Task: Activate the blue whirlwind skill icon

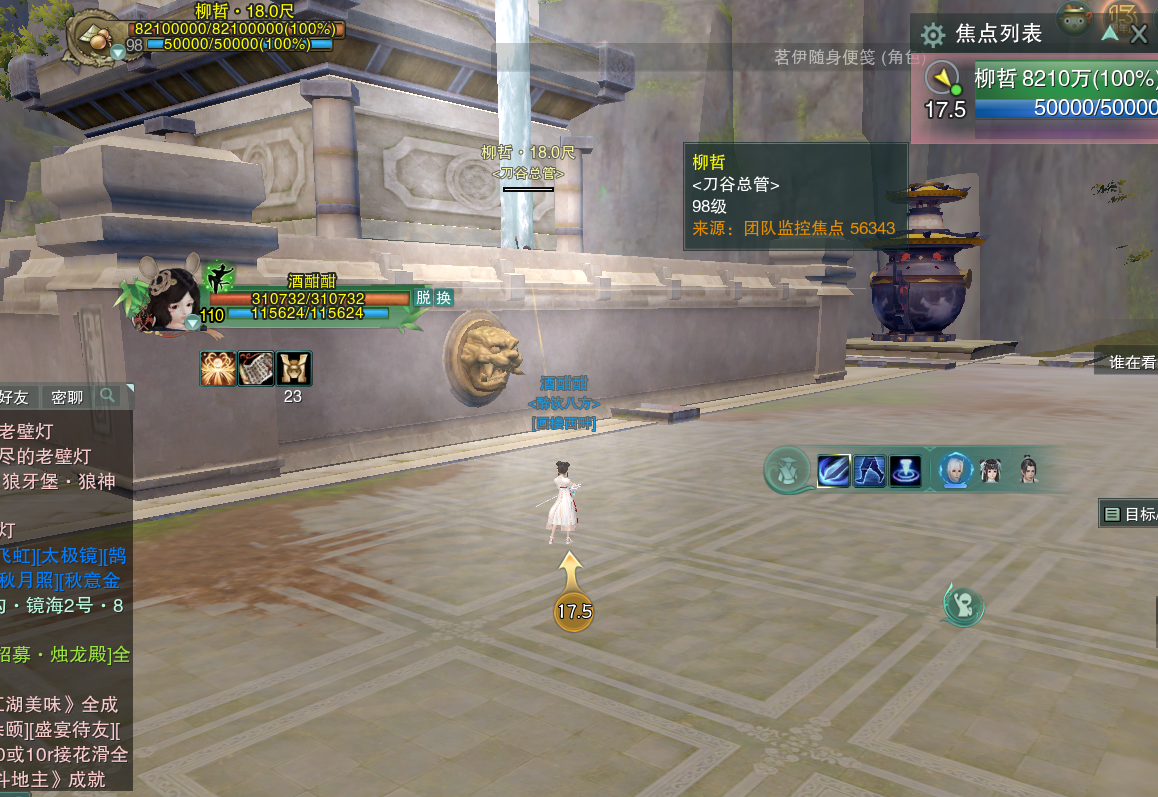Action: pos(906,471)
